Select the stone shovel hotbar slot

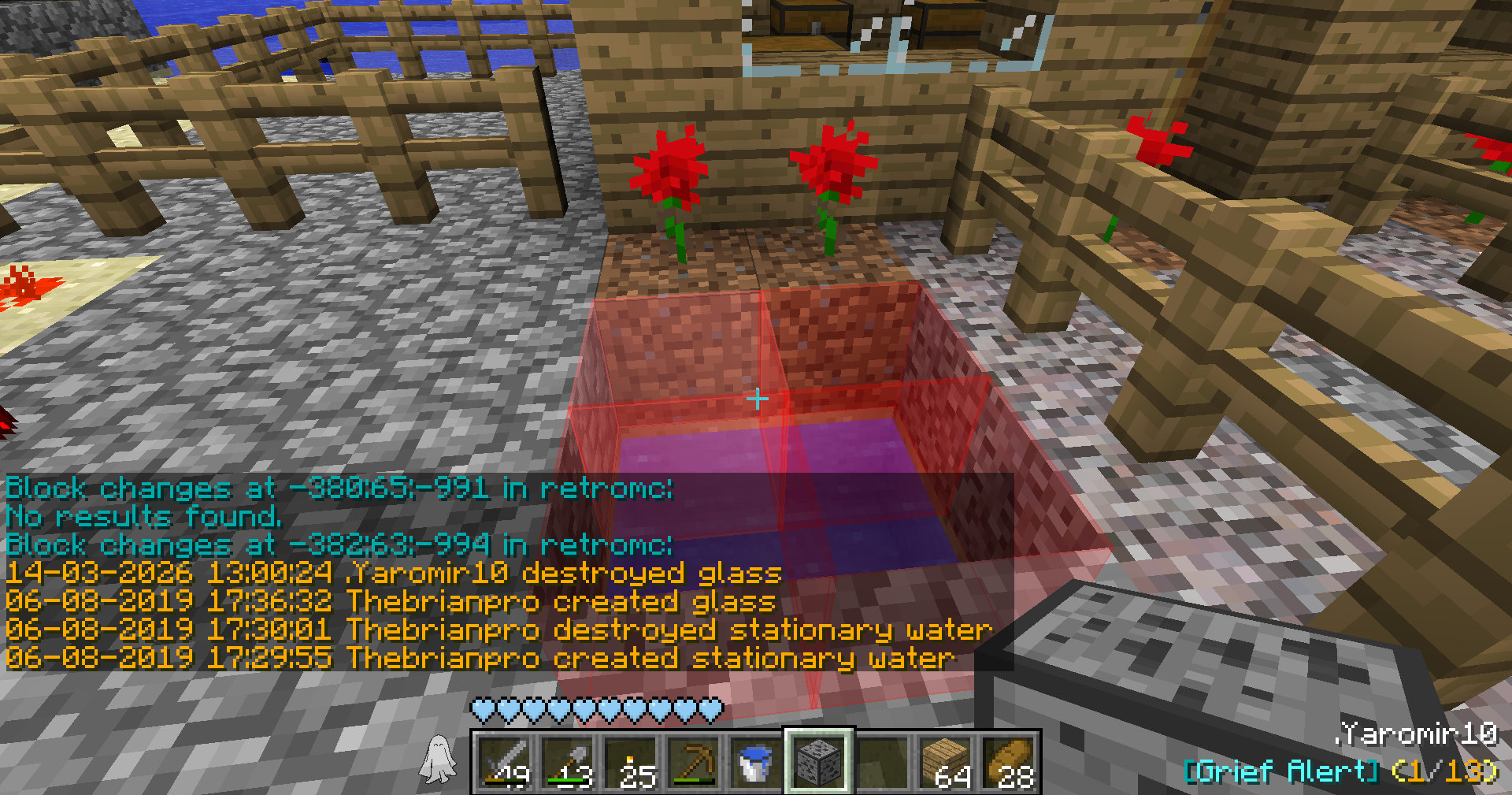point(568,762)
